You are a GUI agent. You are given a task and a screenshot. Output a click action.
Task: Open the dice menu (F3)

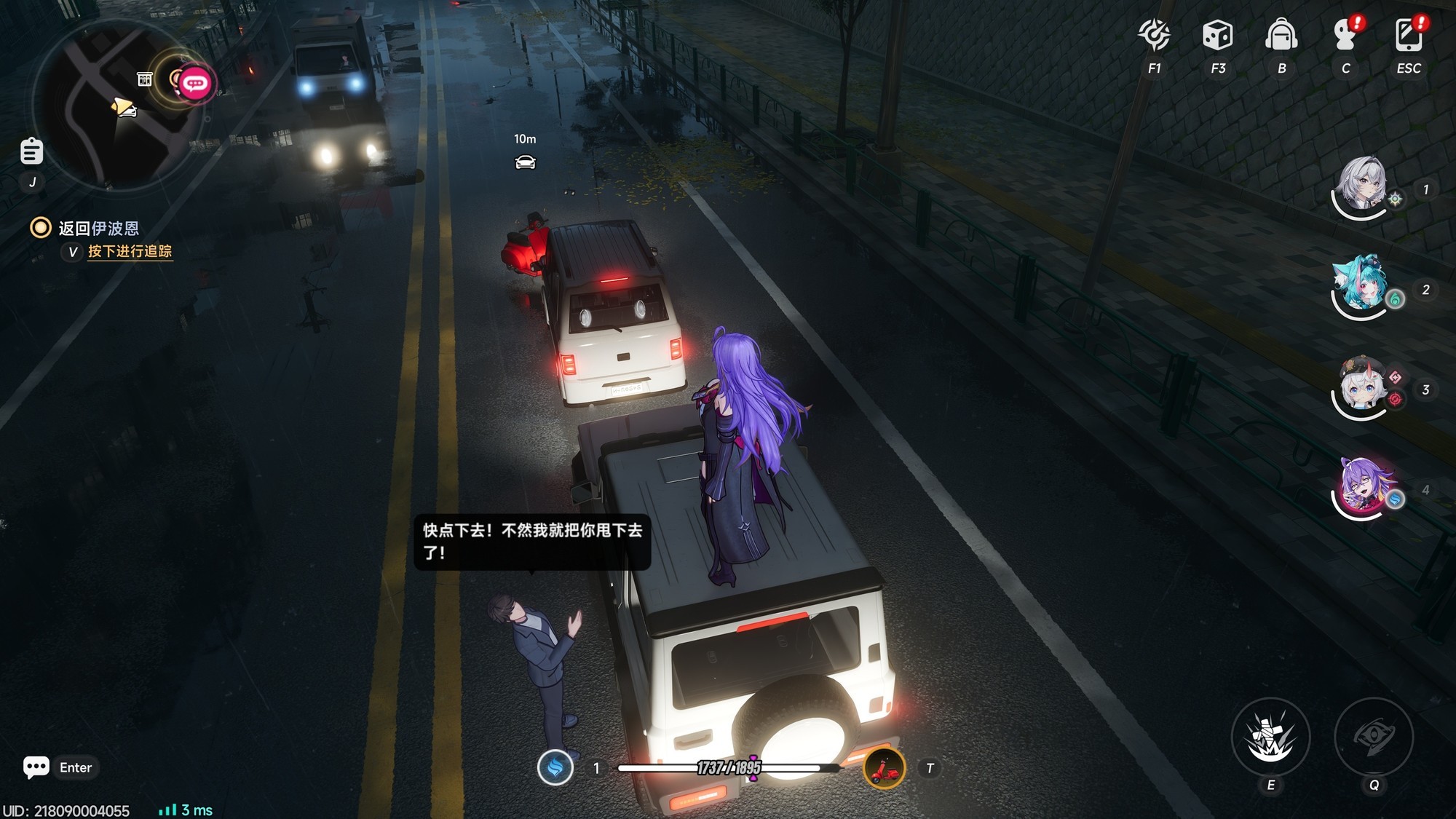[x=1216, y=33]
